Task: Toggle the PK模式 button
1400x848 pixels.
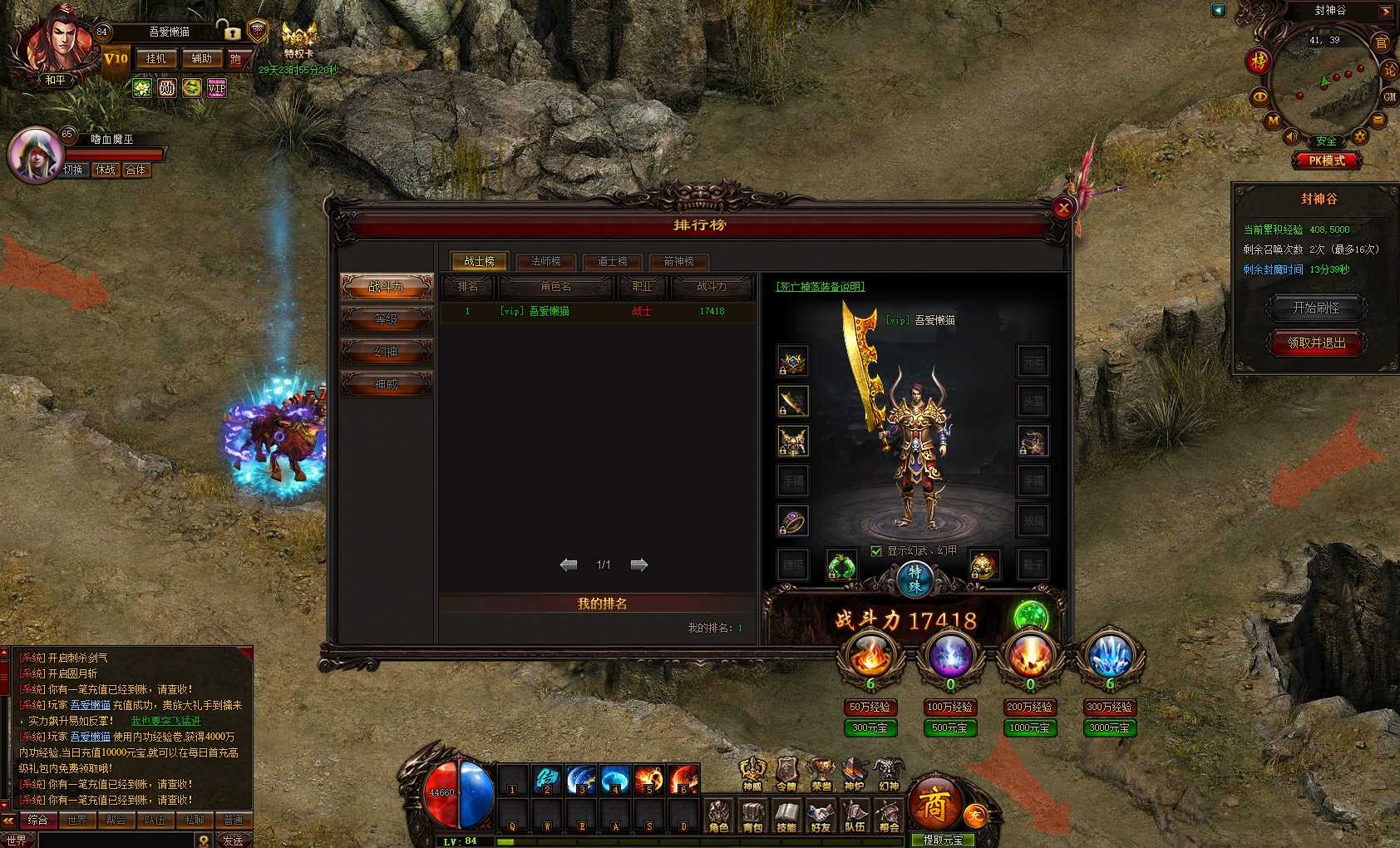Action: pos(1326,160)
